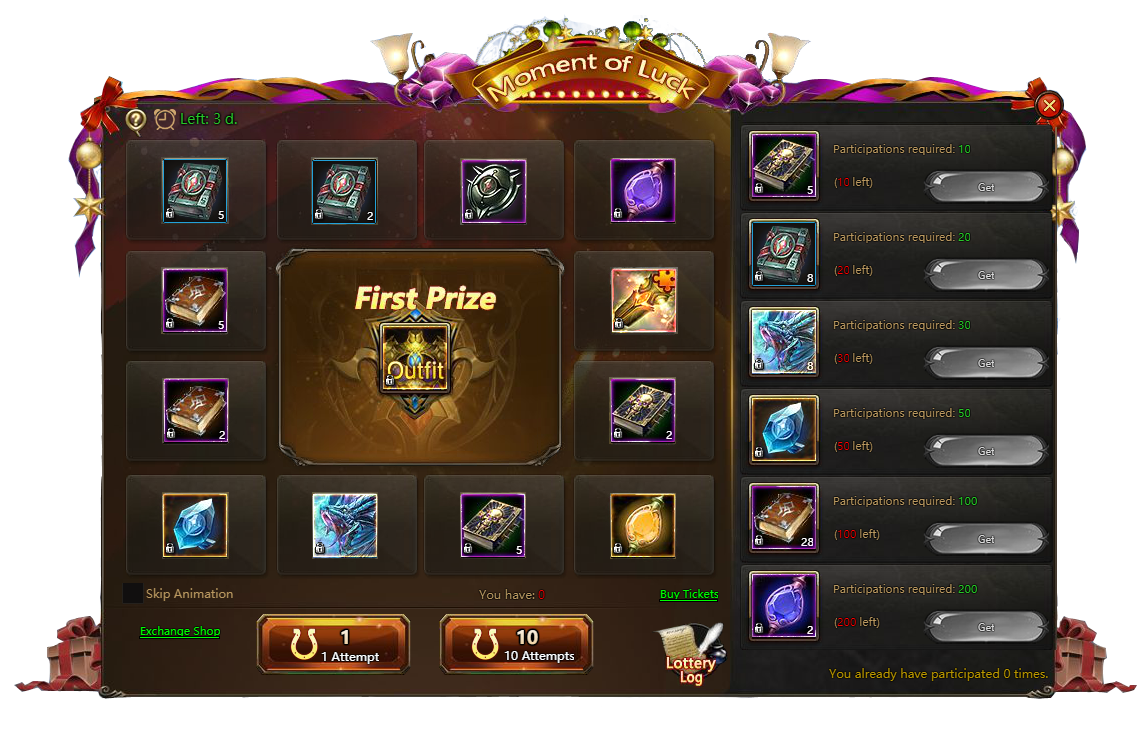1147x738 pixels.
Task: Claim the 50 participations reward with Get
Action: tap(986, 451)
